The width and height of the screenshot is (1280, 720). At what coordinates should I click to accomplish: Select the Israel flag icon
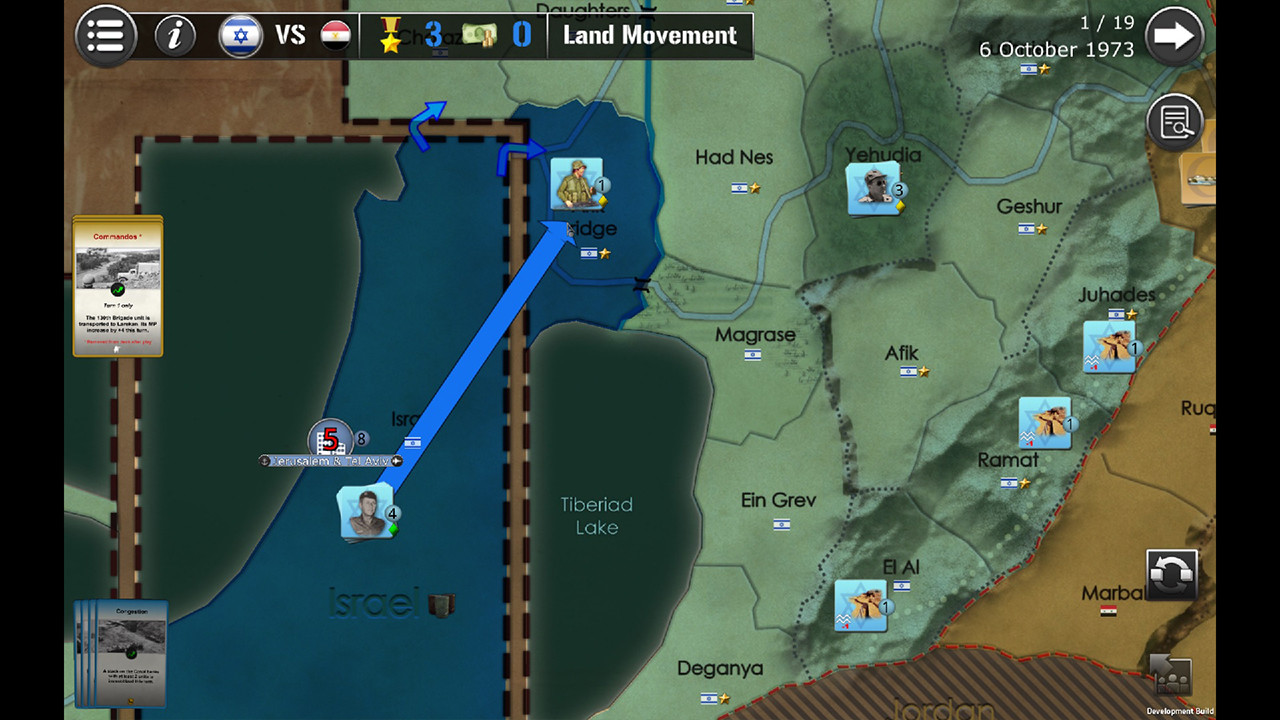(x=240, y=35)
